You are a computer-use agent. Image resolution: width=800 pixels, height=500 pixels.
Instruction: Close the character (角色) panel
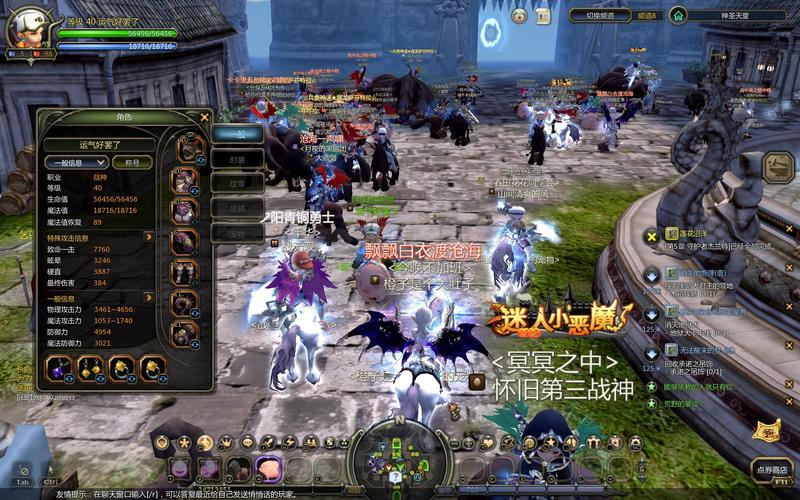pyautogui.click(x=205, y=117)
